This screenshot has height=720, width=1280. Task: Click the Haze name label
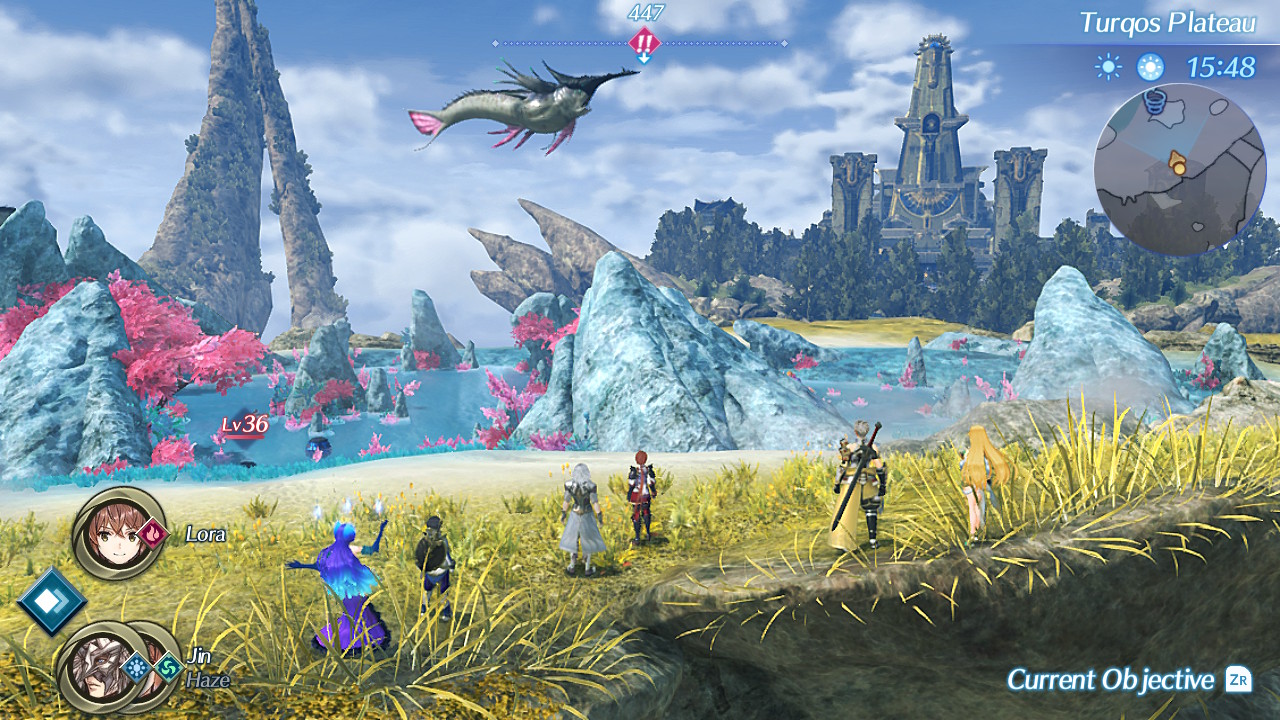208,678
